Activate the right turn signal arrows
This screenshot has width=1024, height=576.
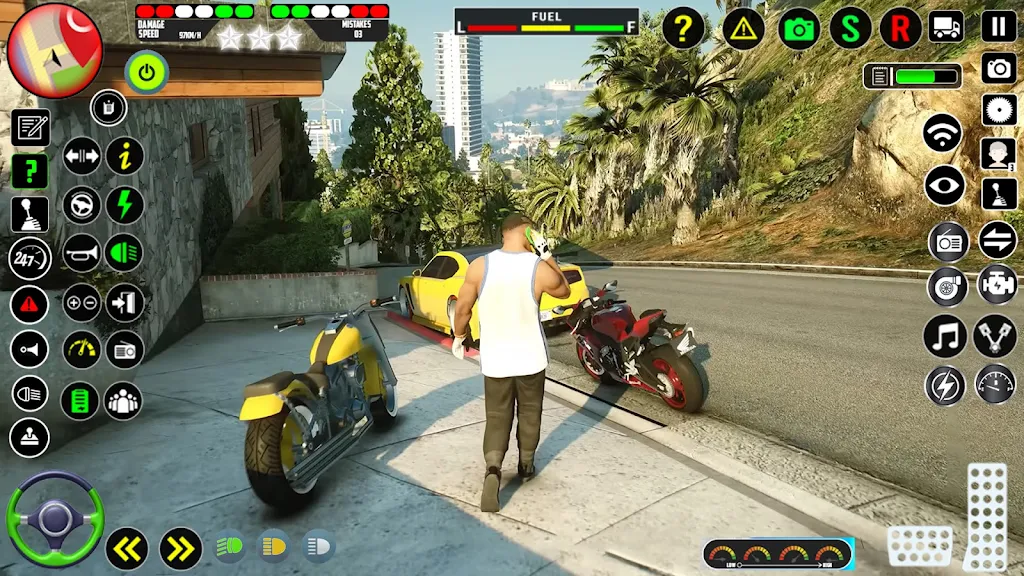tap(181, 548)
